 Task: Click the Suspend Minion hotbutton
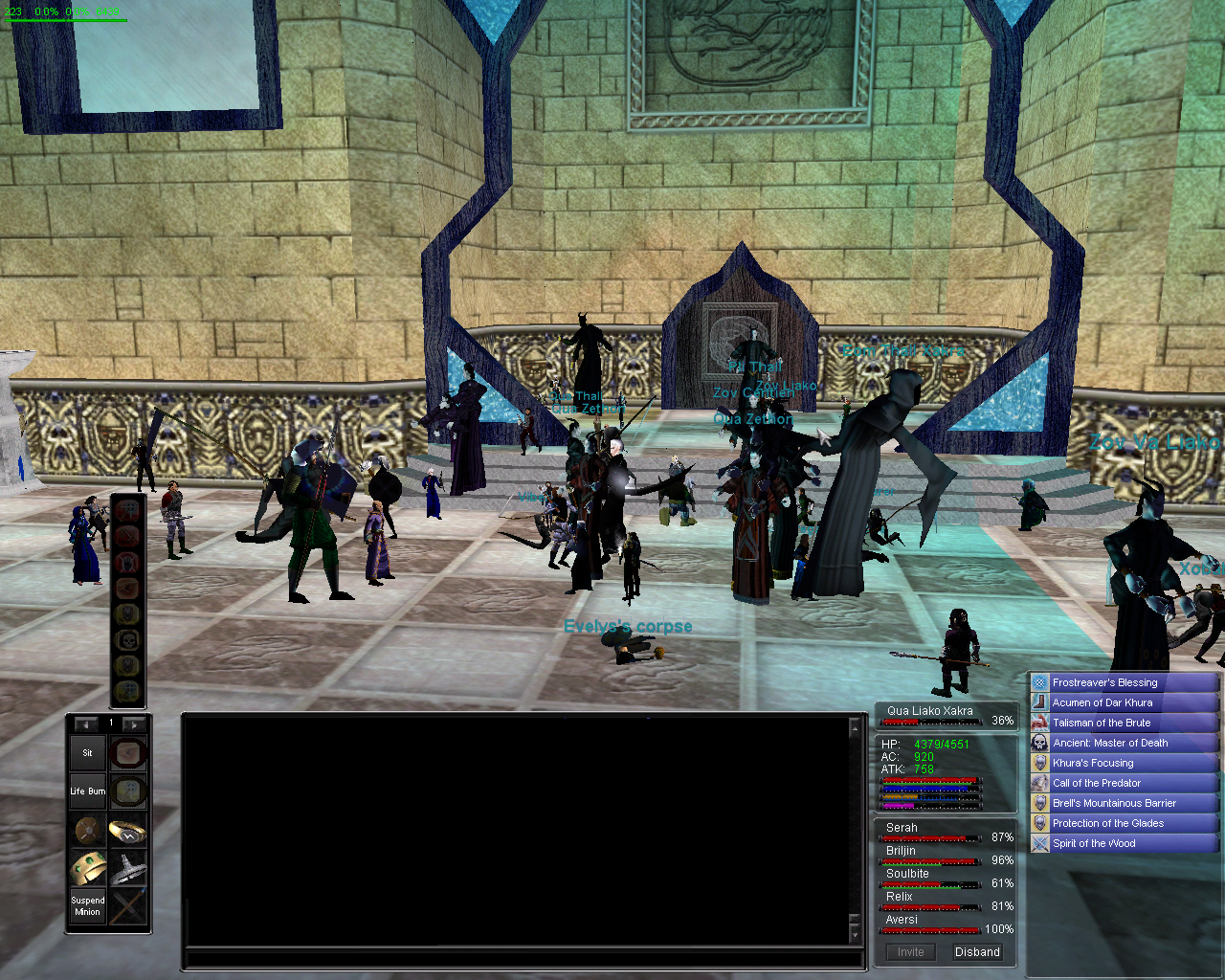pyautogui.click(x=87, y=906)
